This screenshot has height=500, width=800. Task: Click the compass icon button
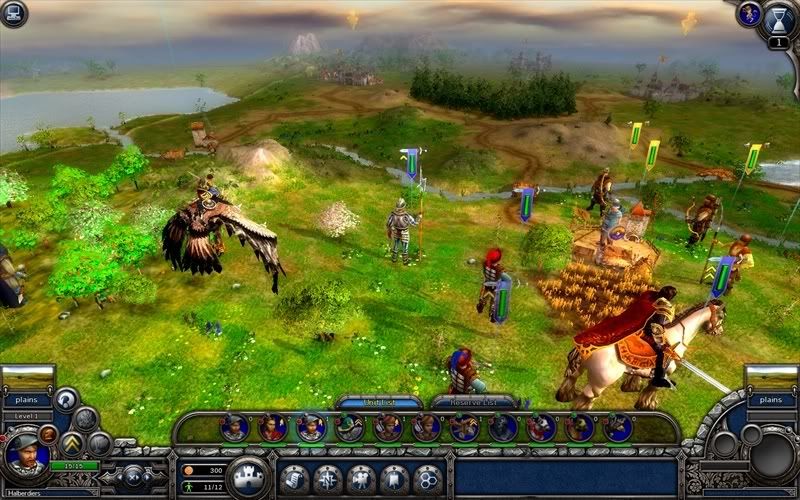tap(327, 478)
